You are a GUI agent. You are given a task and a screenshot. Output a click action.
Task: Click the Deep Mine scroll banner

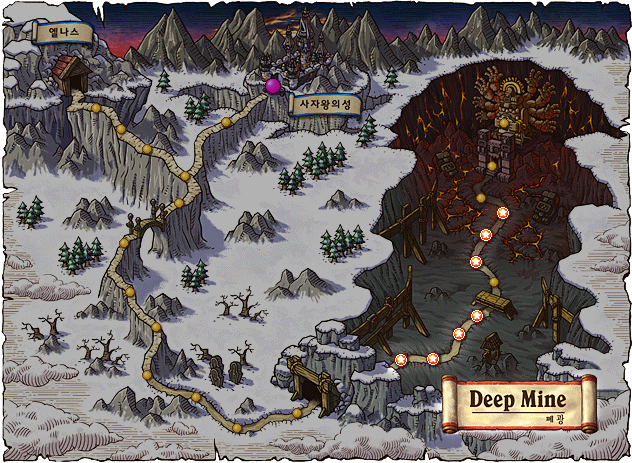coord(519,402)
